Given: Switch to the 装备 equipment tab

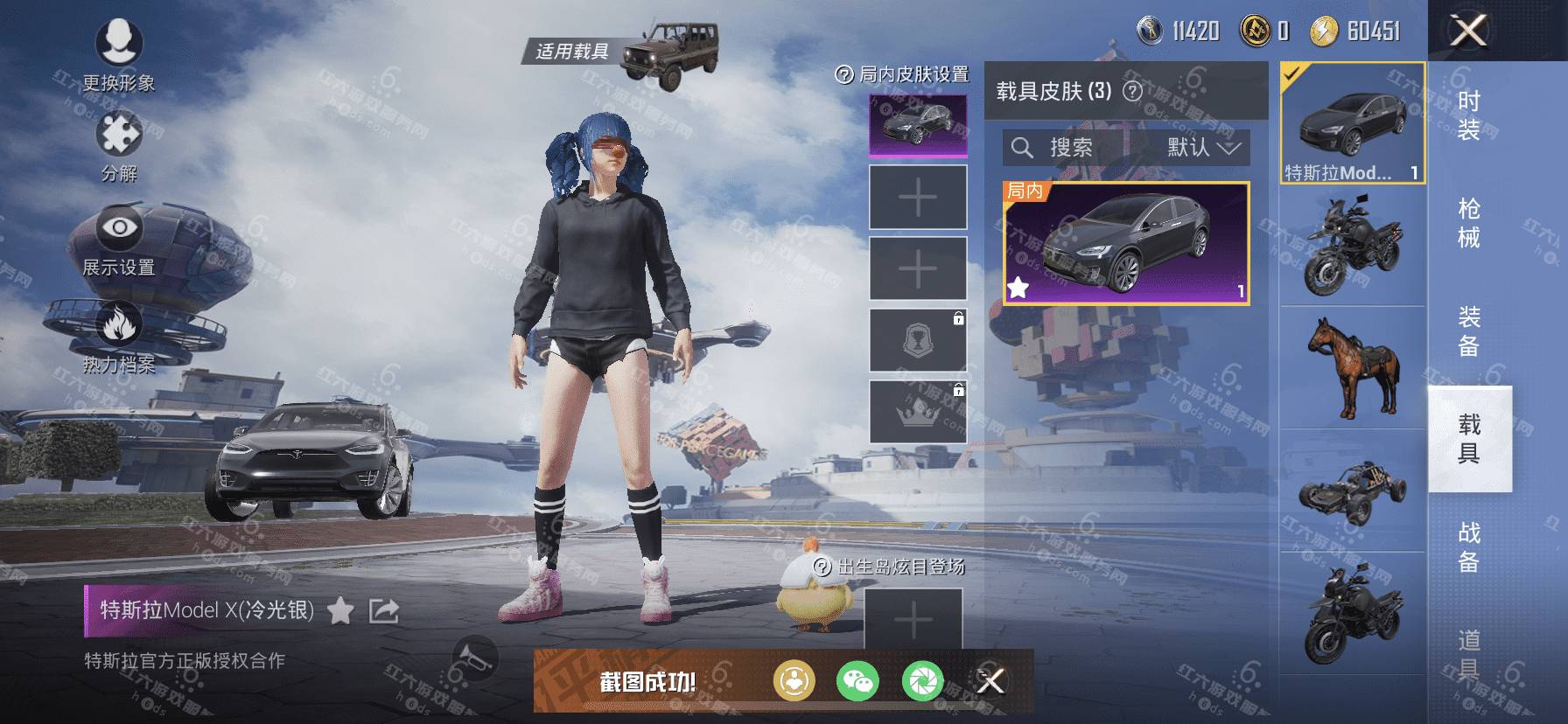Looking at the screenshot, I should [1469, 331].
